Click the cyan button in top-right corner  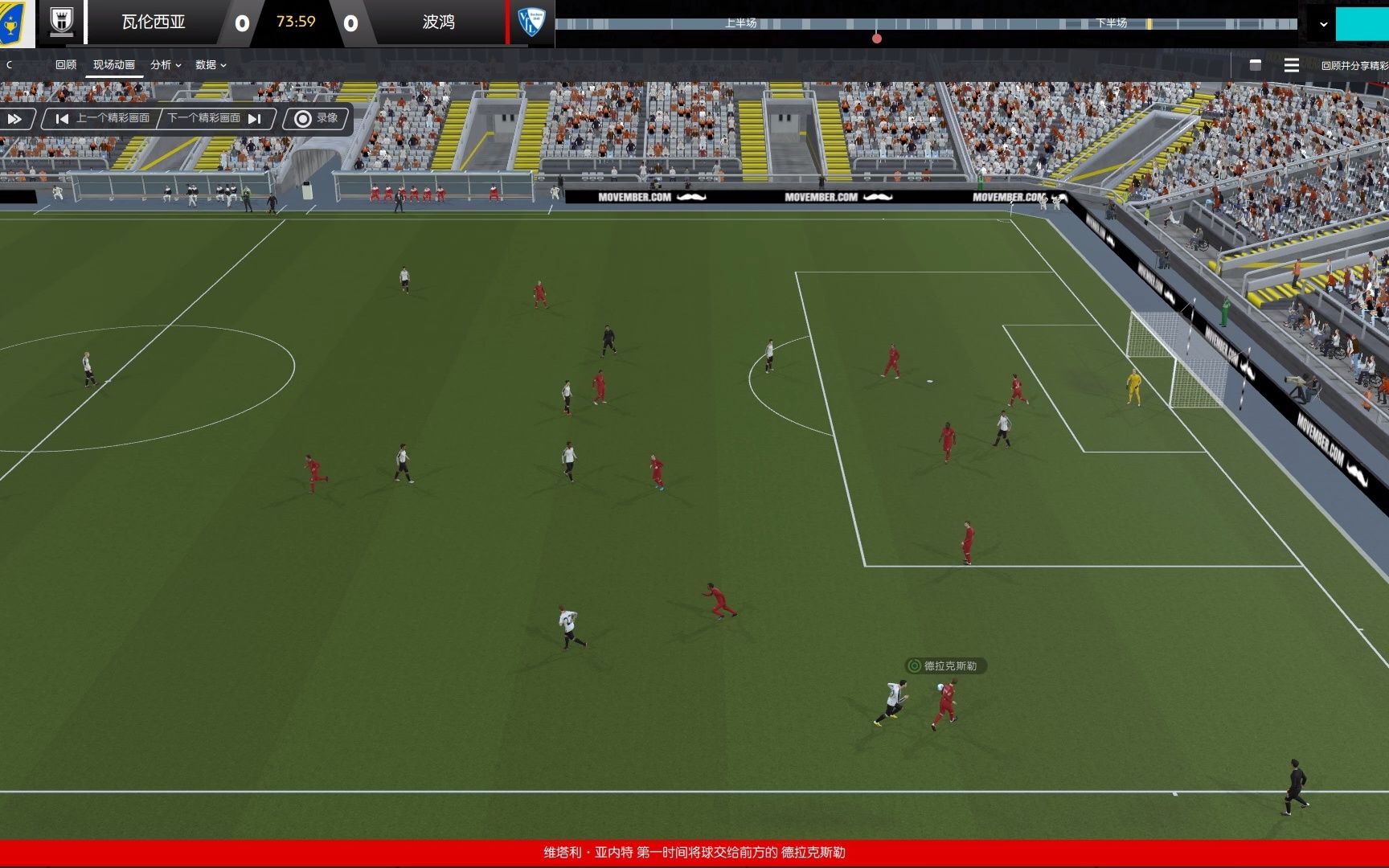click(1362, 23)
